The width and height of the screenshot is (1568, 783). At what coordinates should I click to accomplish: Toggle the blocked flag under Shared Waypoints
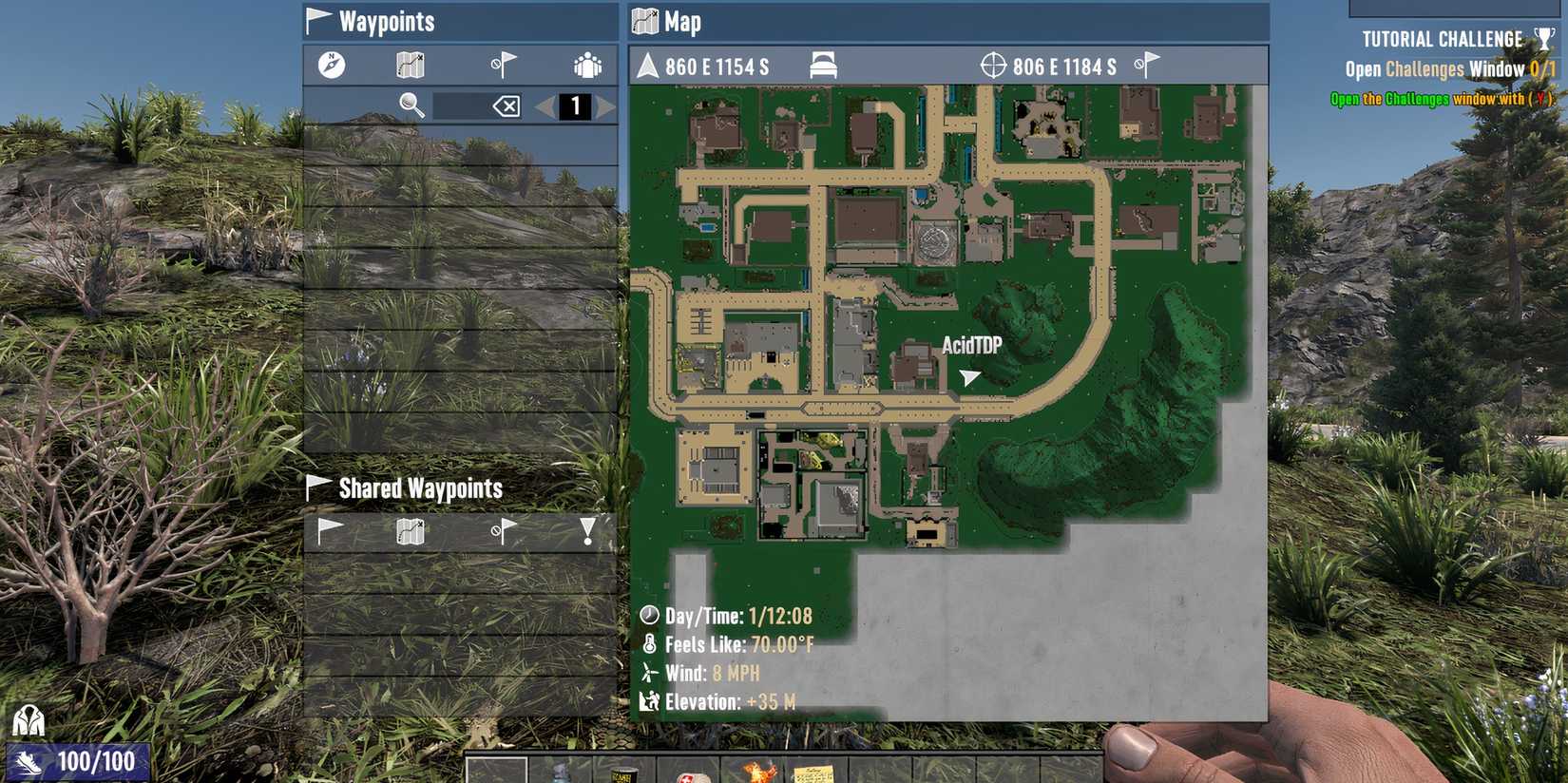pyautogui.click(x=503, y=530)
